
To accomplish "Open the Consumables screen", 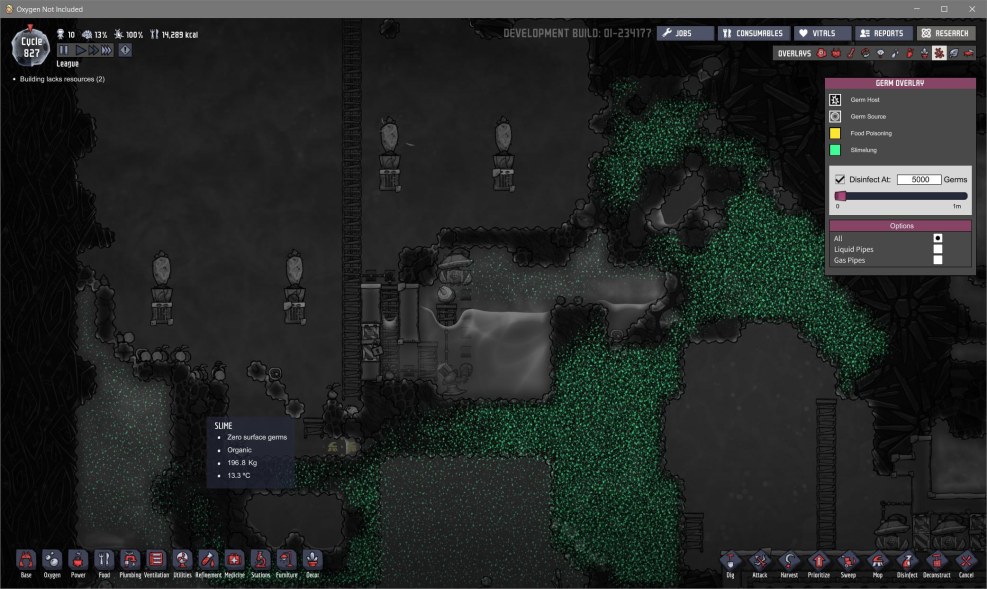I will pos(753,33).
